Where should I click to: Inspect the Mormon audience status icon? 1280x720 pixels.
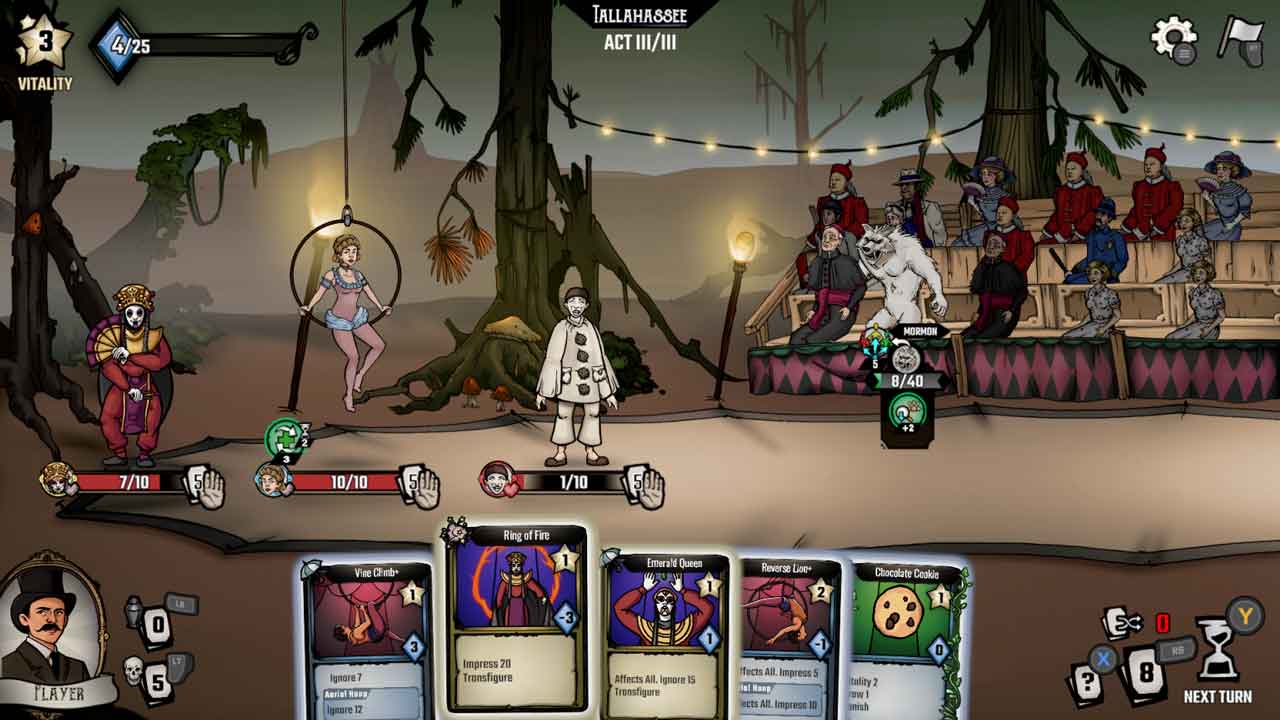tap(906, 411)
